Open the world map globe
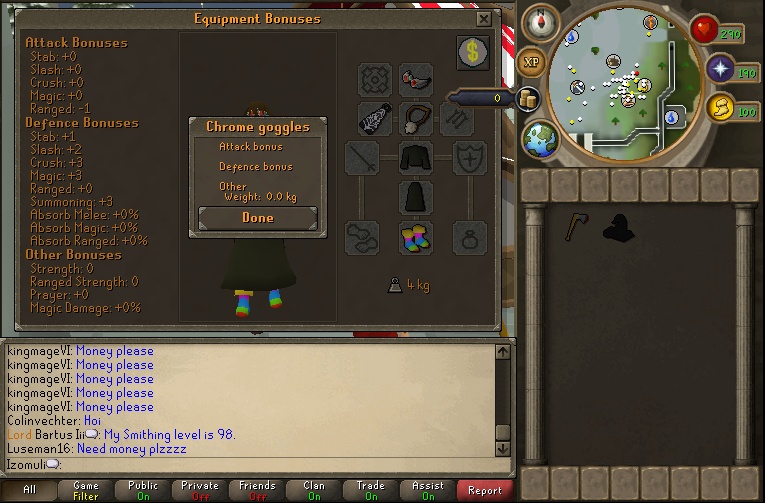The image size is (765, 503). point(541,137)
